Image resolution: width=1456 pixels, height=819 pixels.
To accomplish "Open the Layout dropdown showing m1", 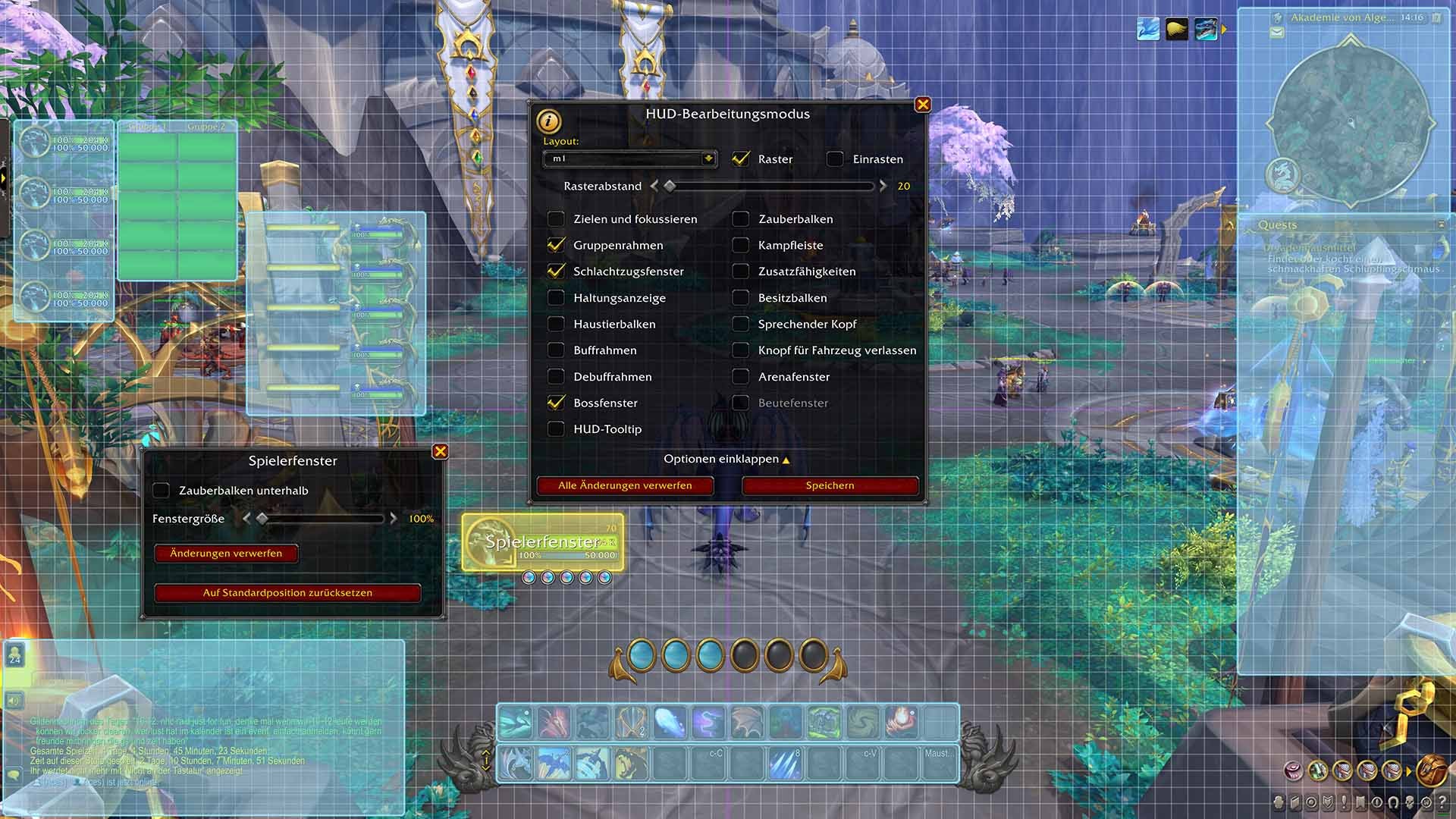I will pyautogui.click(x=629, y=159).
